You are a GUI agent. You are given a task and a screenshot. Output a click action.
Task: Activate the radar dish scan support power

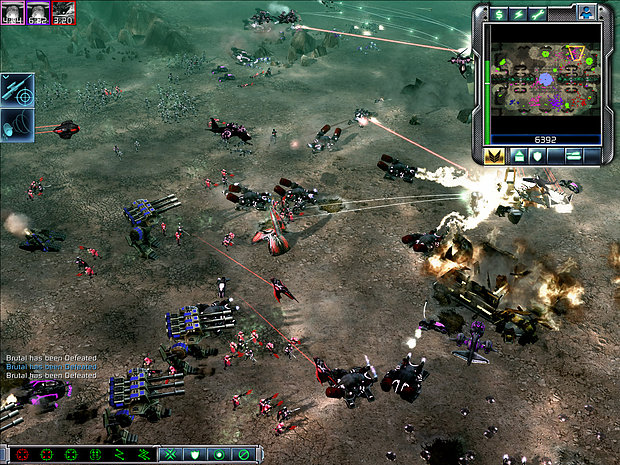point(19,125)
